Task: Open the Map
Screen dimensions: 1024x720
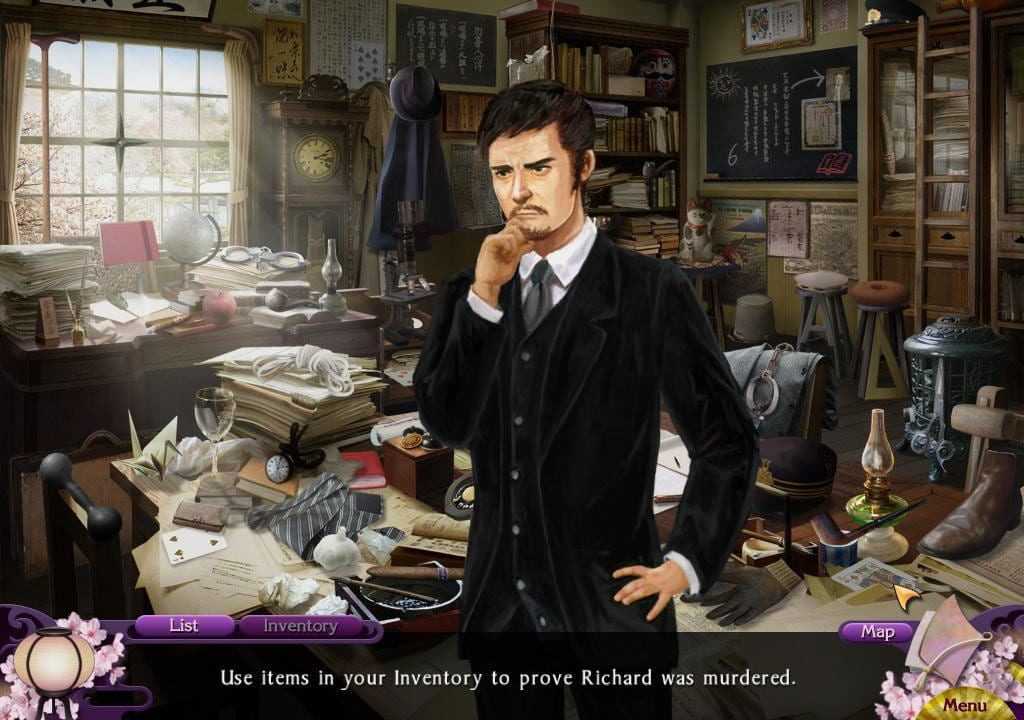Action: 877,631
